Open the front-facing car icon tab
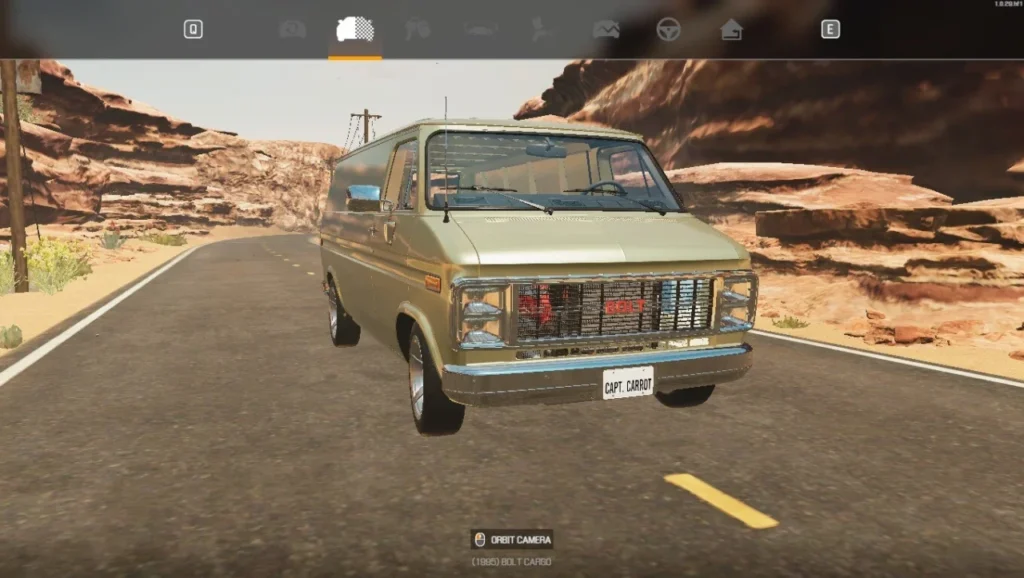Viewport: 1024px width, 578px height. tap(292, 30)
